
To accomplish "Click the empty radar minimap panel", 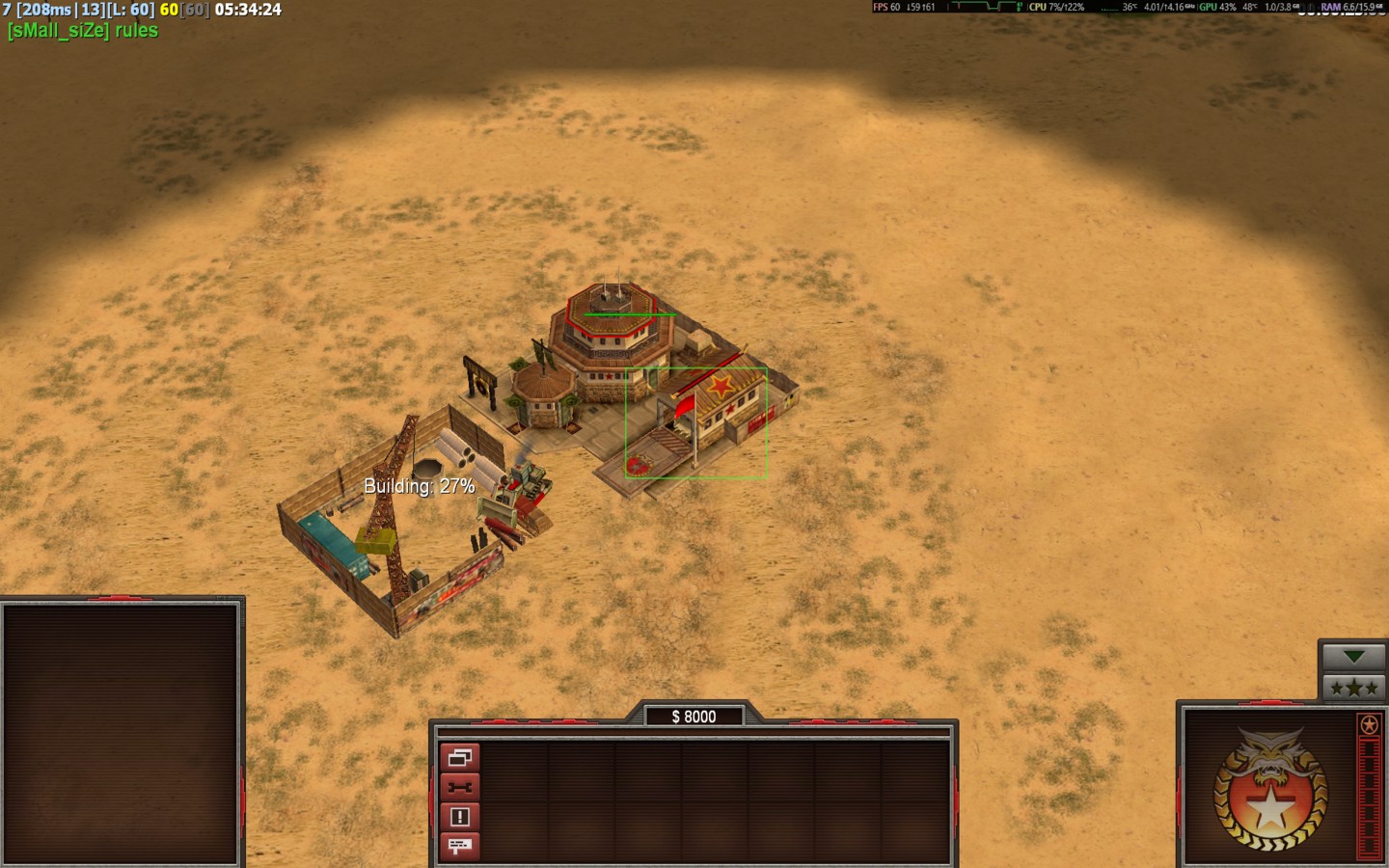I will [122, 733].
